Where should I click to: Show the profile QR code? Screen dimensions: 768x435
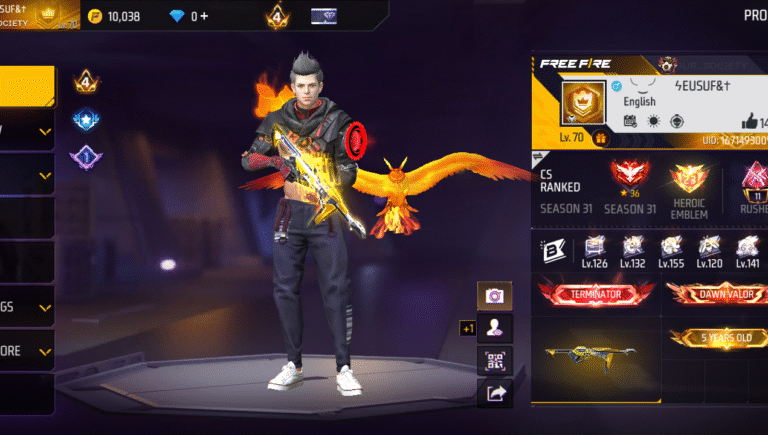tap(494, 361)
